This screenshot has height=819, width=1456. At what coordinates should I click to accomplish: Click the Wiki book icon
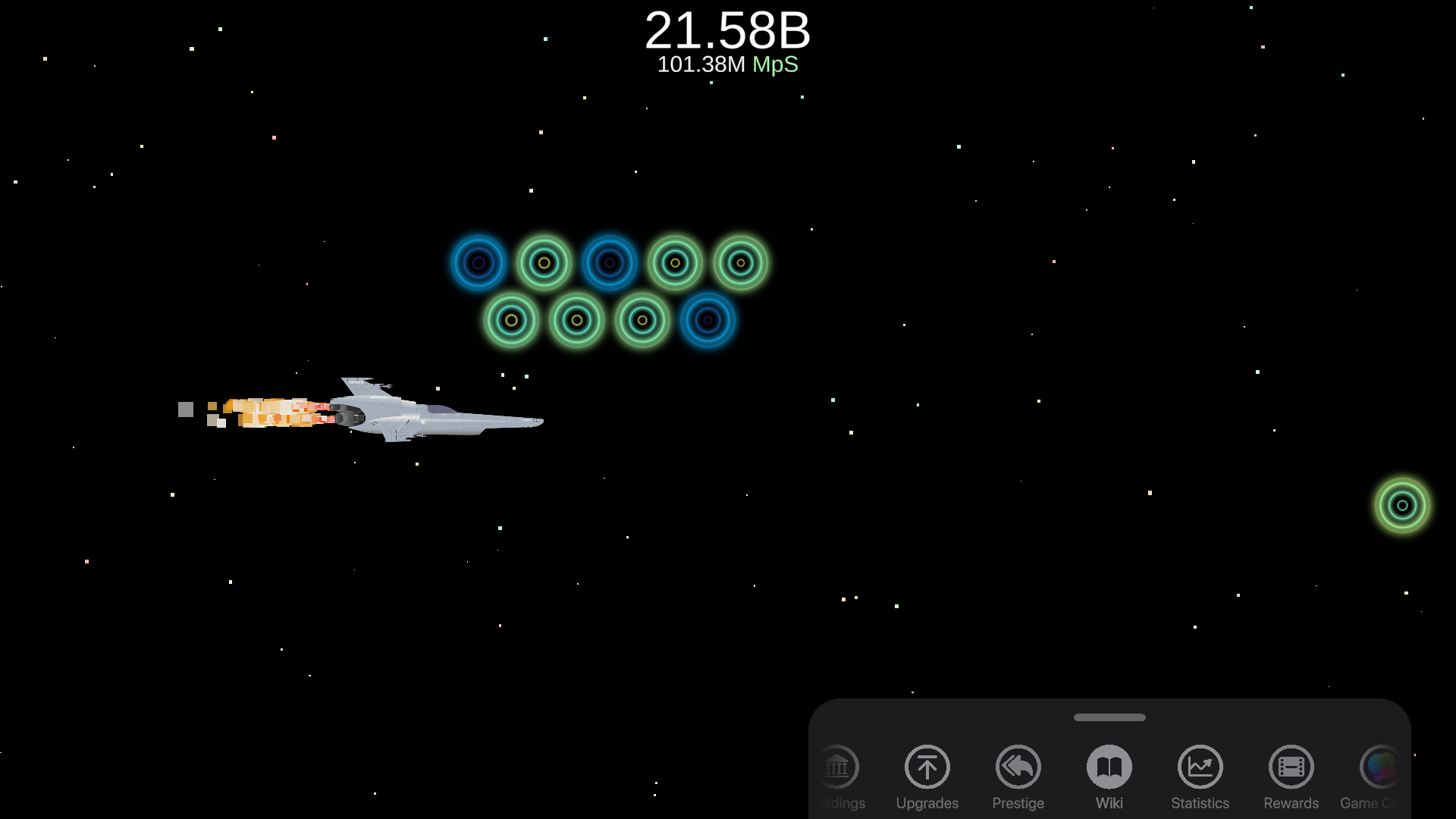coord(1109,767)
